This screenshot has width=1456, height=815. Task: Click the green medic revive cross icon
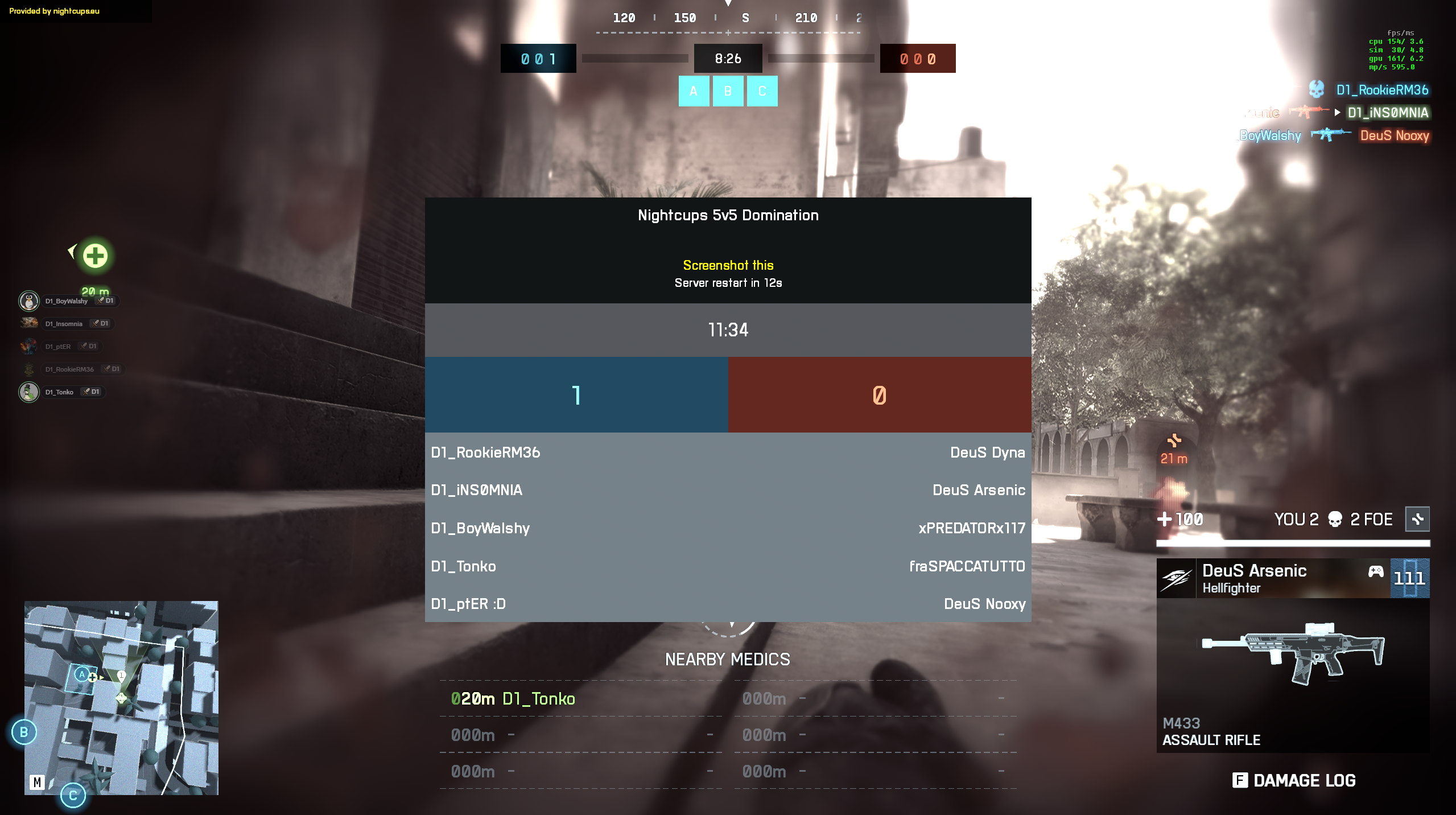pyautogui.click(x=95, y=256)
